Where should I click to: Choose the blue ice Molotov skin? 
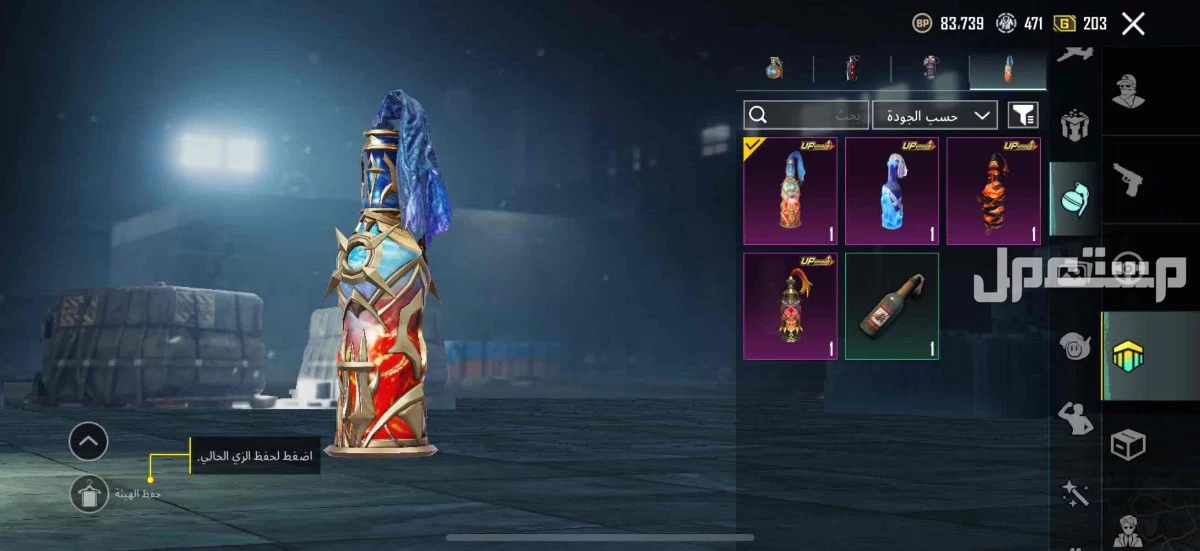point(892,191)
